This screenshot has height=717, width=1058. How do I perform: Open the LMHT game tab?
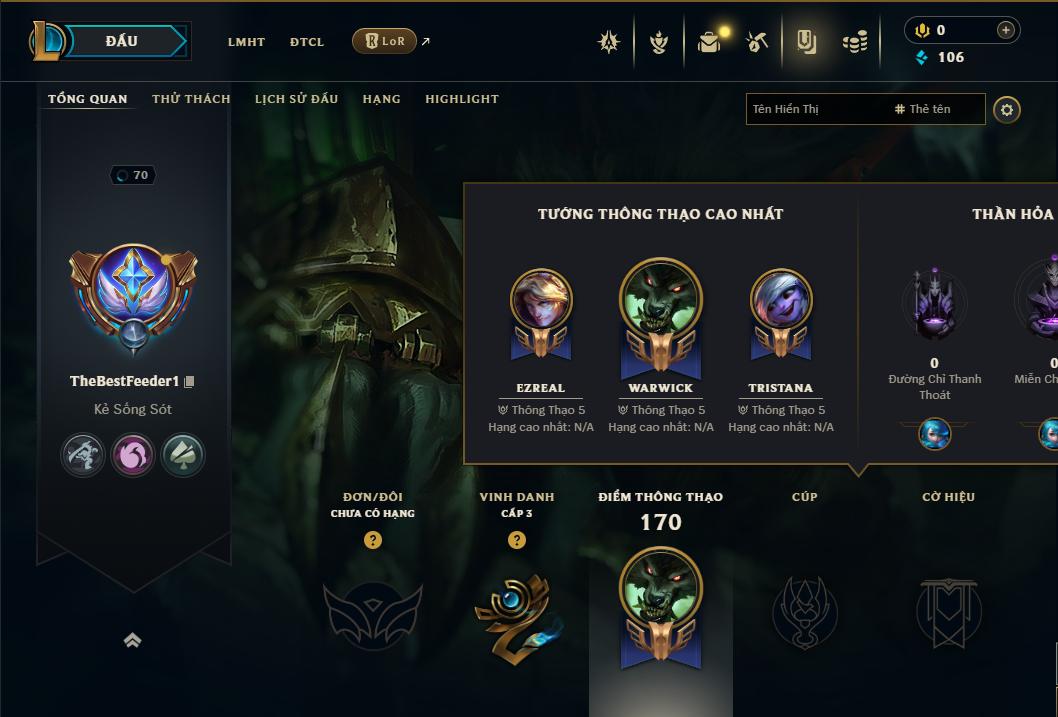[x=246, y=42]
